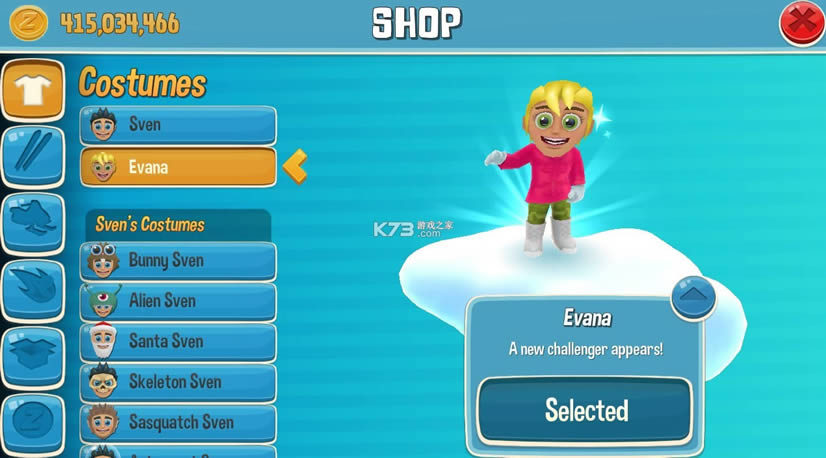Open the snowmobile vehicles tab

[x=32, y=222]
